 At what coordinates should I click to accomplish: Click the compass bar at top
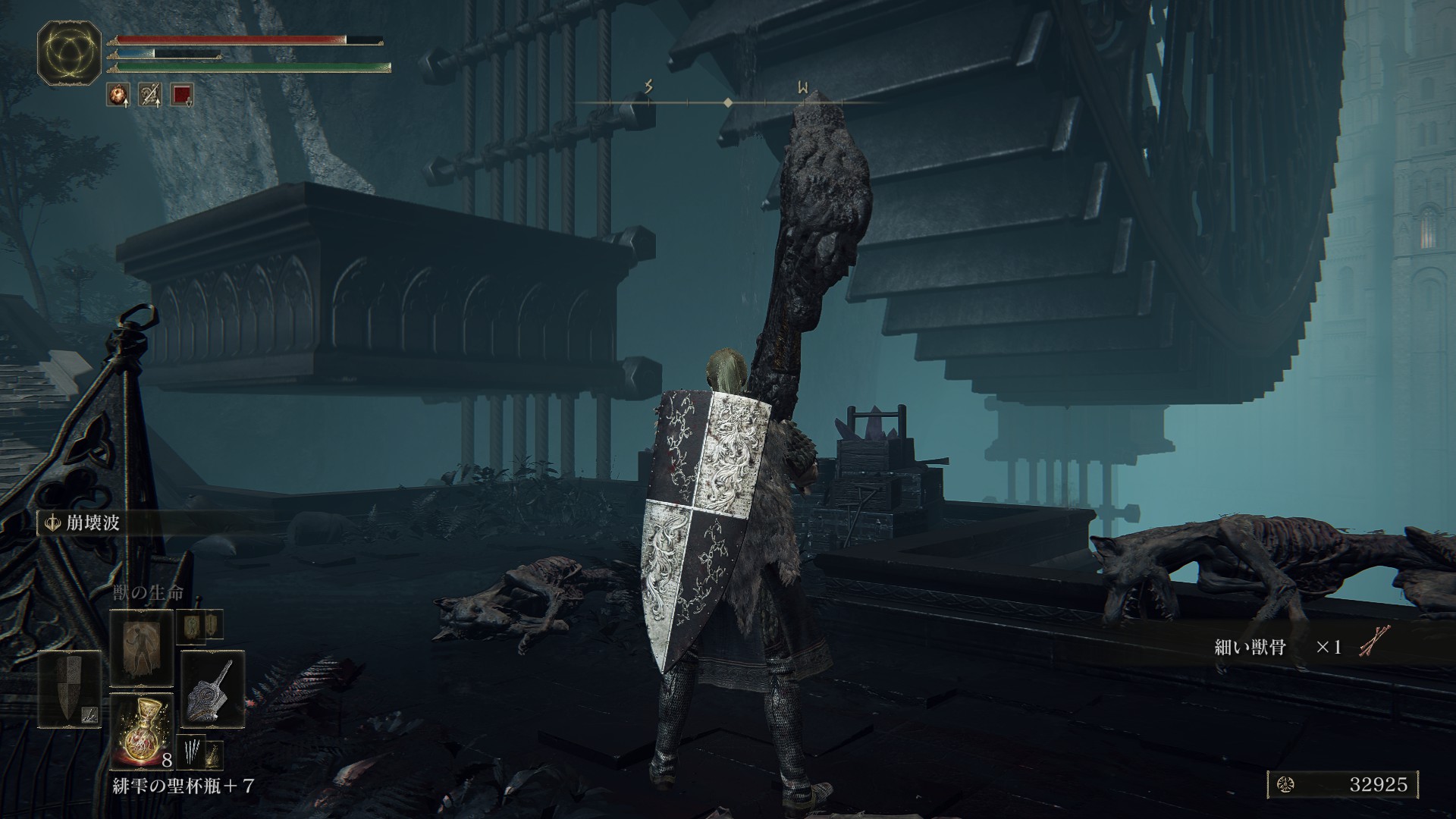click(x=728, y=102)
